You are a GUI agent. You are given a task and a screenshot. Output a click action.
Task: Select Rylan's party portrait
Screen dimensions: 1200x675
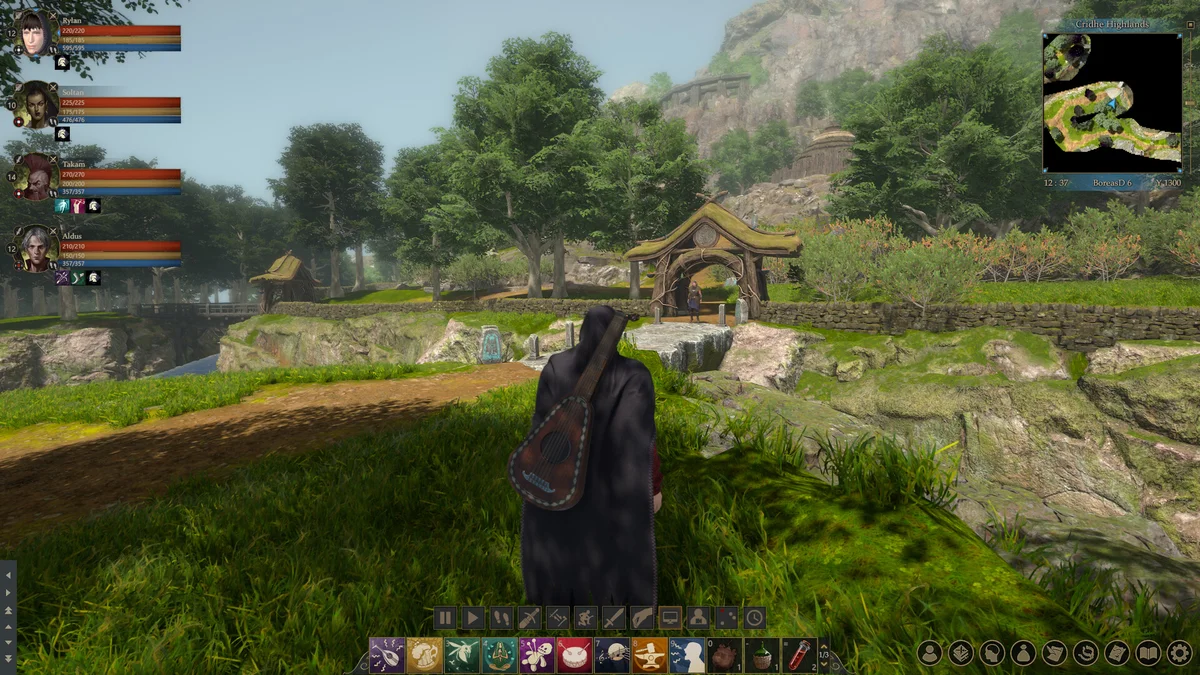35,33
